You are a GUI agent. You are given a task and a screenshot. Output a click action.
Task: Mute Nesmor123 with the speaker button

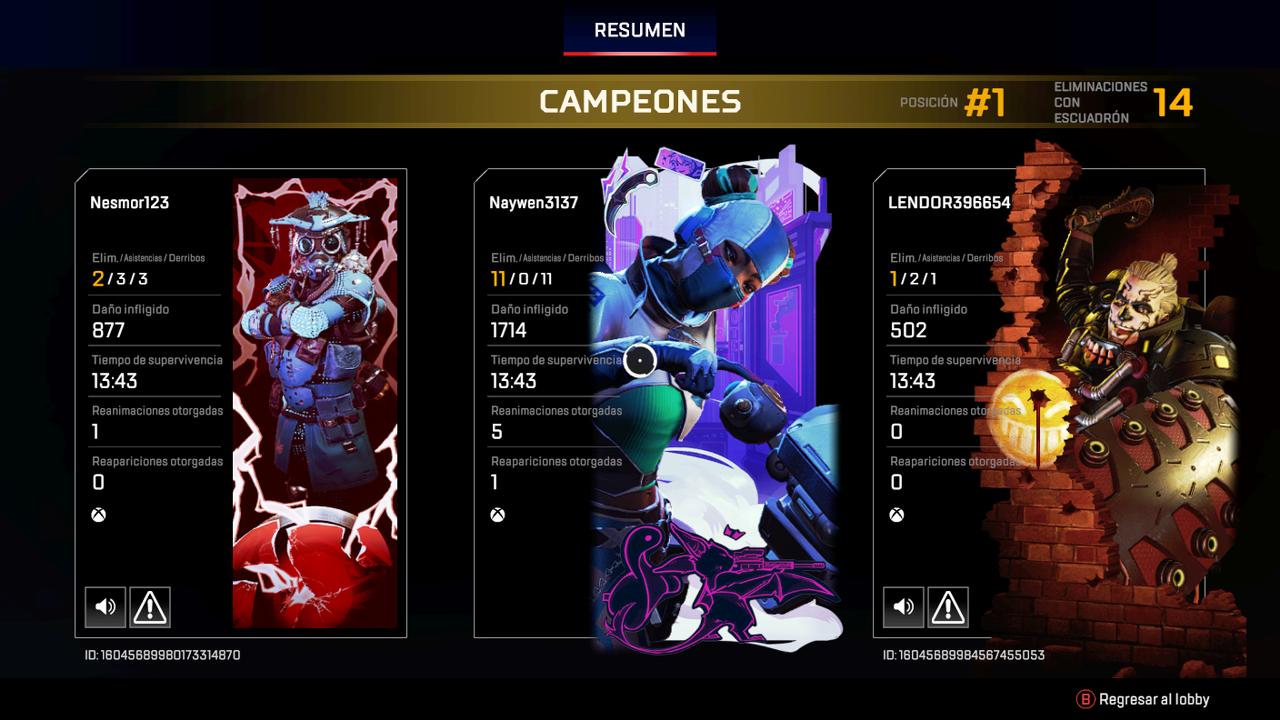coord(105,607)
